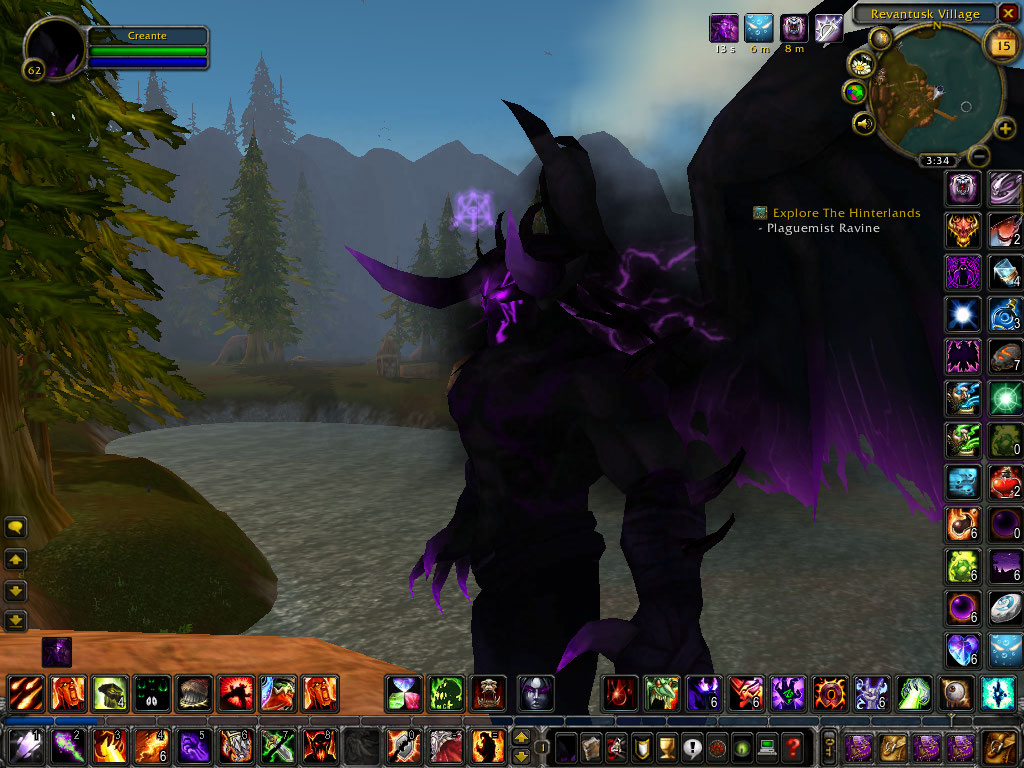Viewport: 1024px width, 768px height.
Task: Click the daisy flower minimap button
Action: [x=861, y=63]
